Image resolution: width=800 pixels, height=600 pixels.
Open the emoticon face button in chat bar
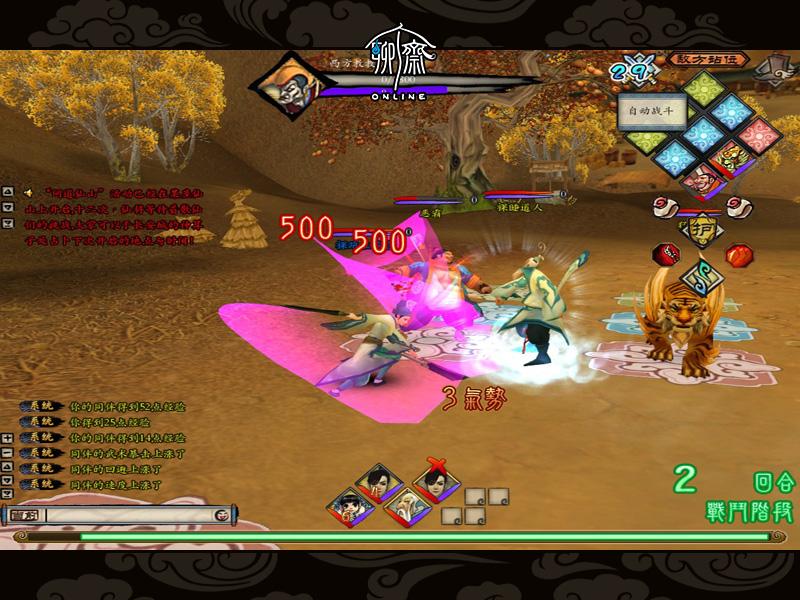click(x=222, y=514)
